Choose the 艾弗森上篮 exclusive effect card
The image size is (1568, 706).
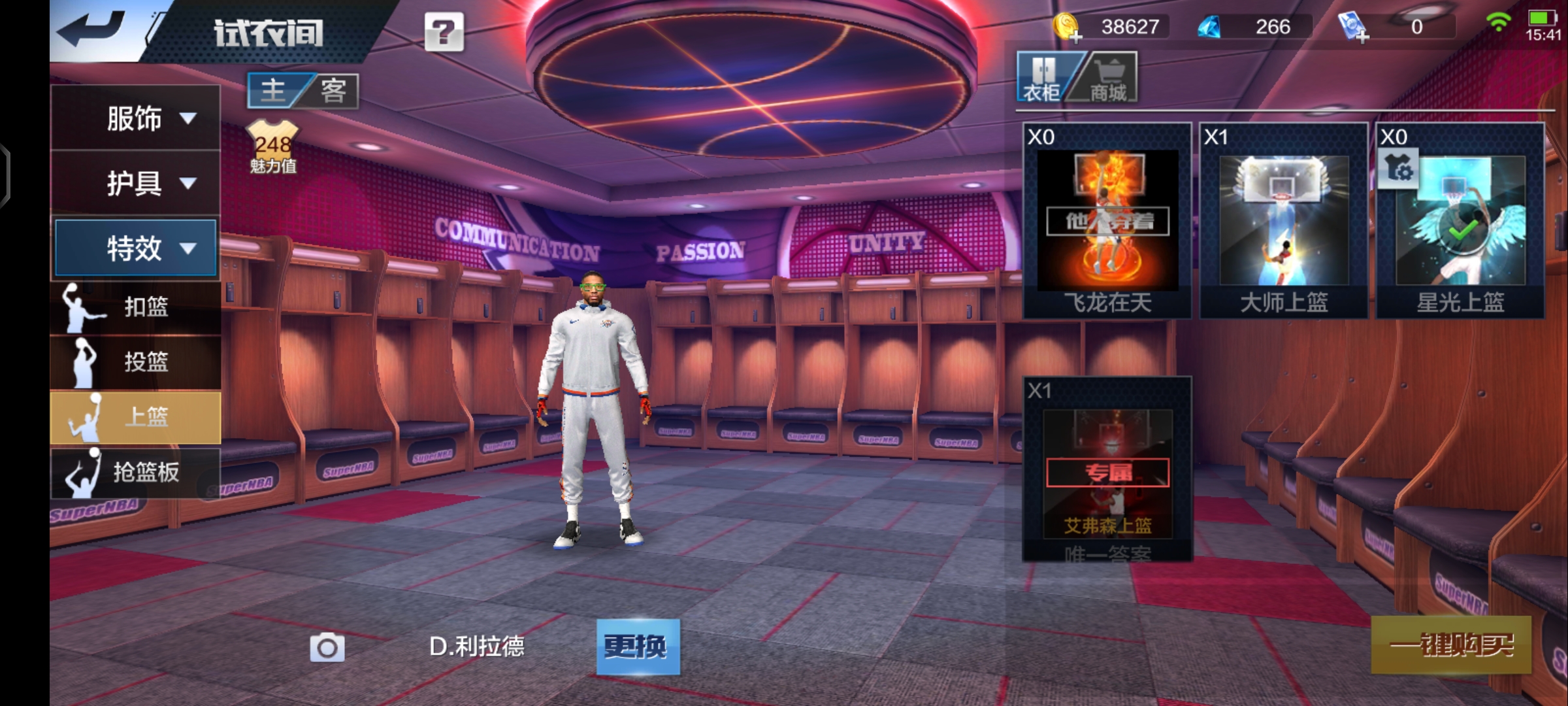pos(1107,469)
